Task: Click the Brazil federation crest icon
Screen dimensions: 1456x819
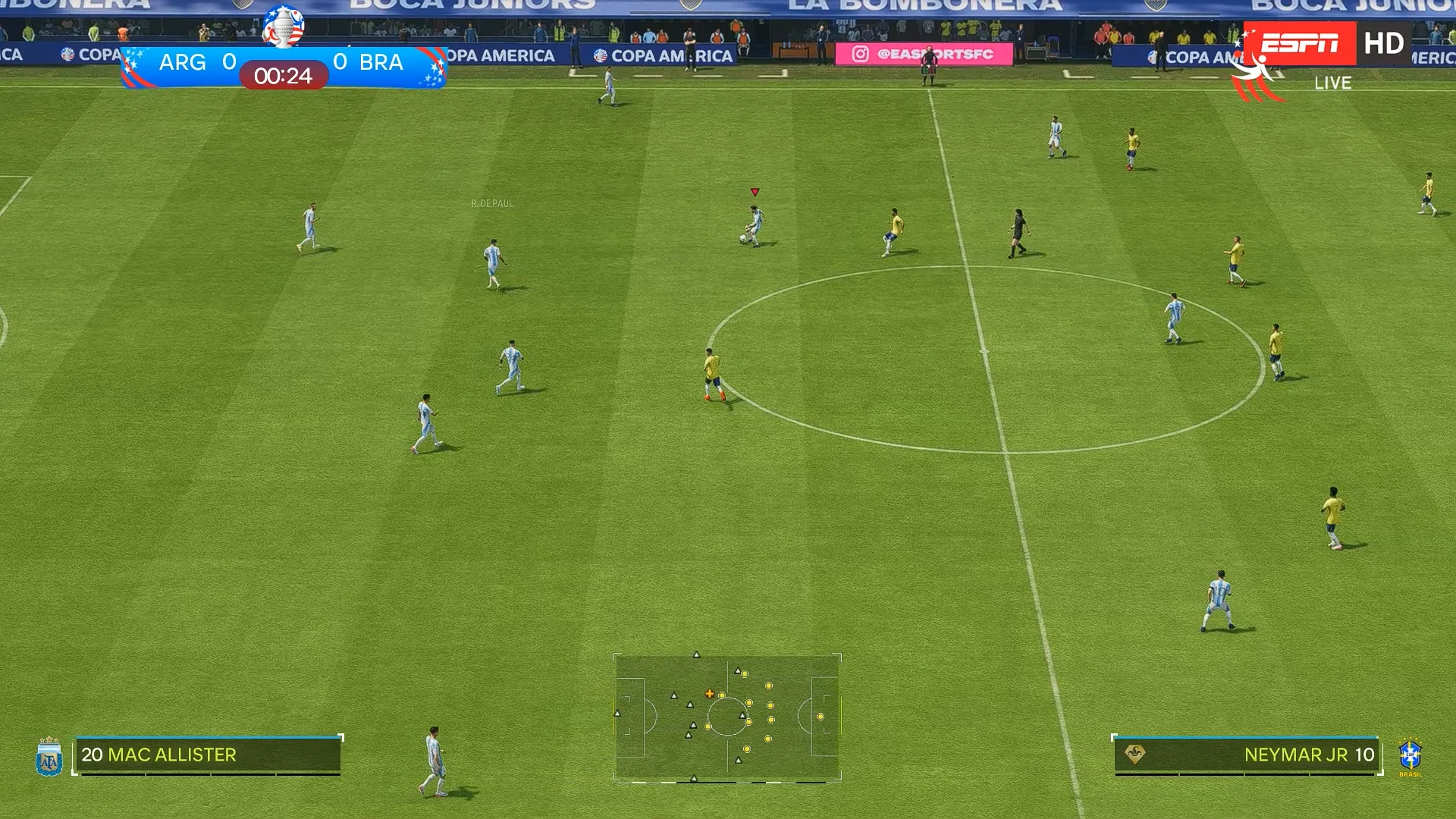Action: click(x=1410, y=756)
